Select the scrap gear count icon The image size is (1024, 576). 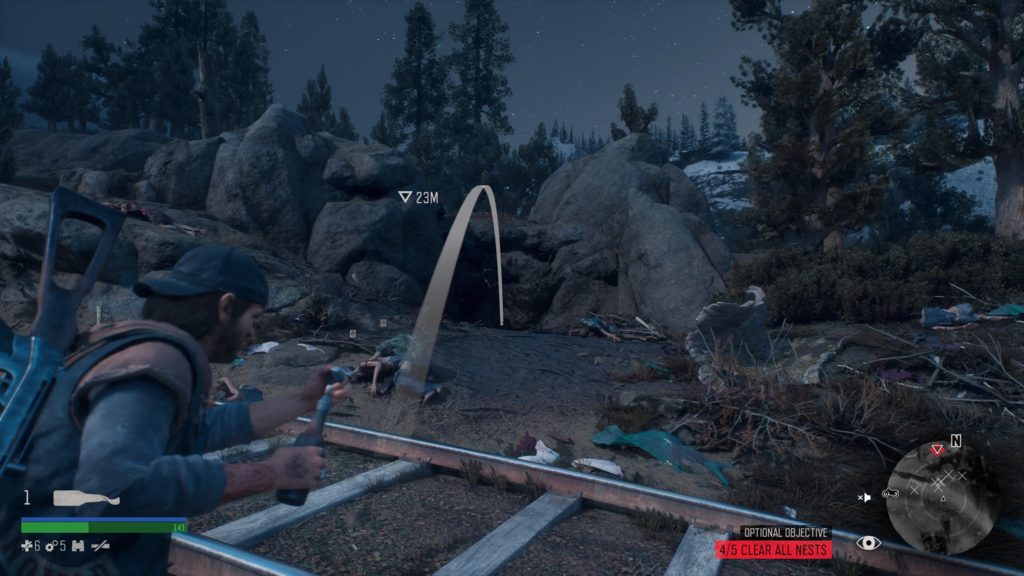[x=52, y=545]
